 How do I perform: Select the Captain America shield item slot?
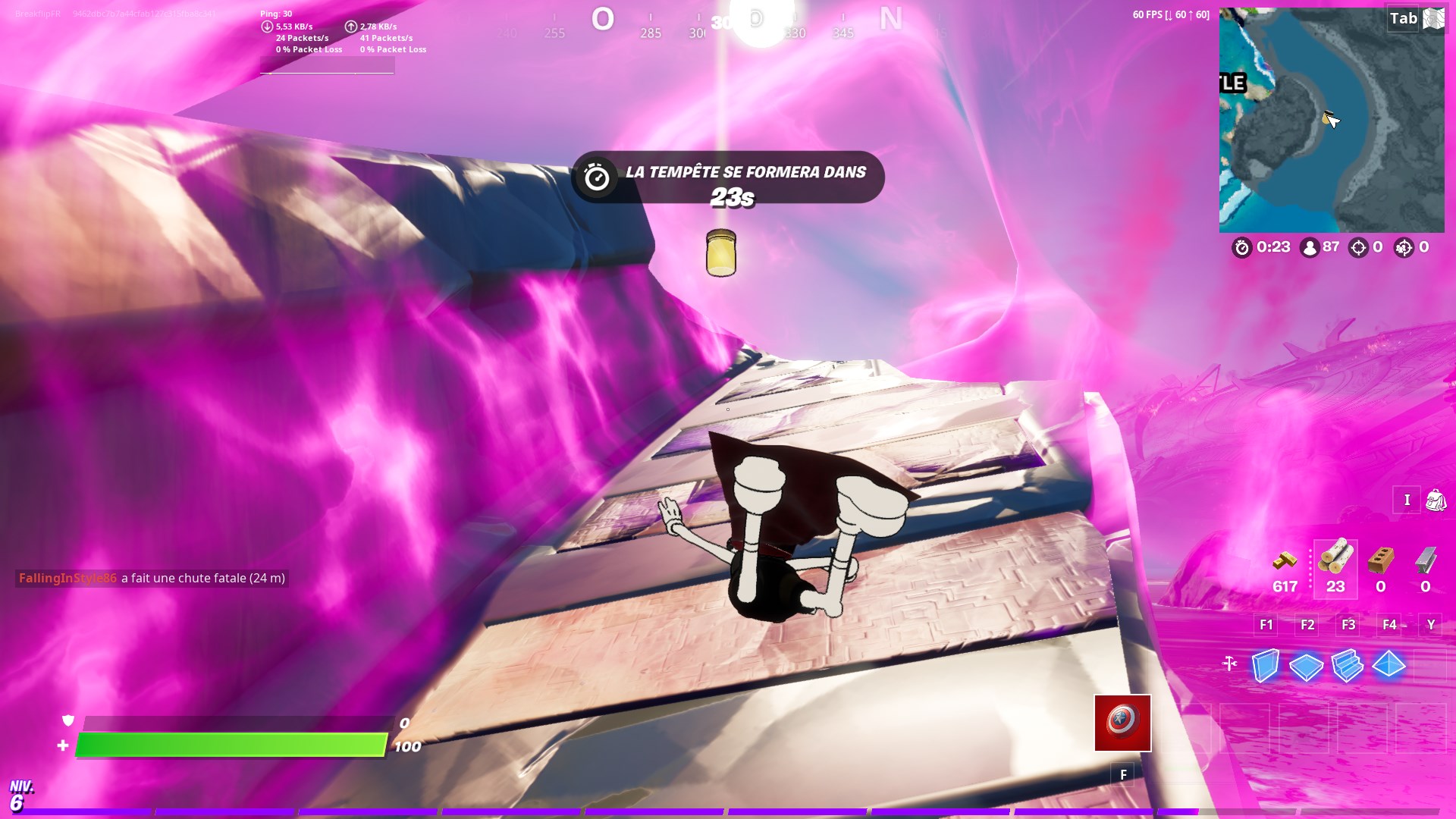click(x=1122, y=723)
